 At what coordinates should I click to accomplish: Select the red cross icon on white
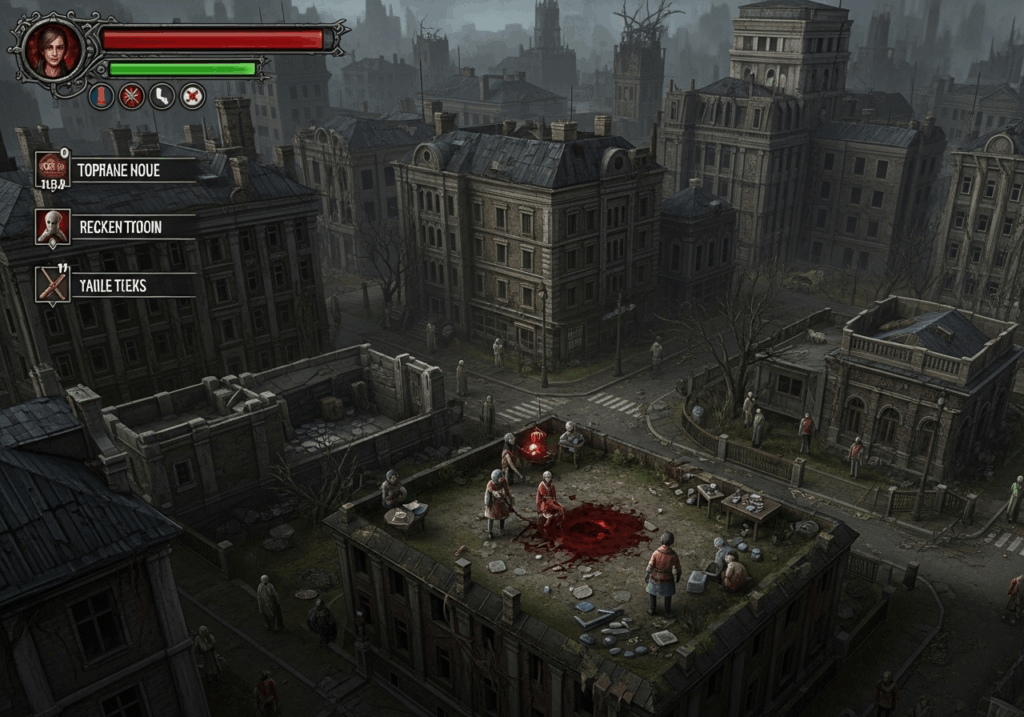(x=192, y=96)
